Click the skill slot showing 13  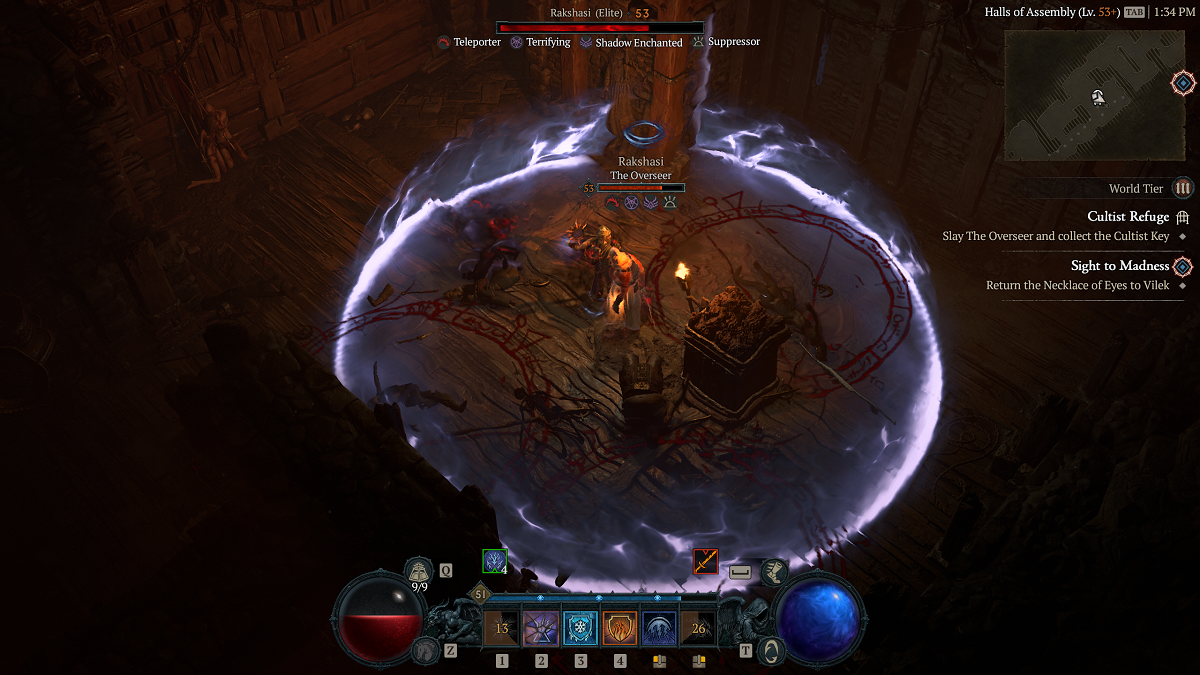tap(502, 629)
